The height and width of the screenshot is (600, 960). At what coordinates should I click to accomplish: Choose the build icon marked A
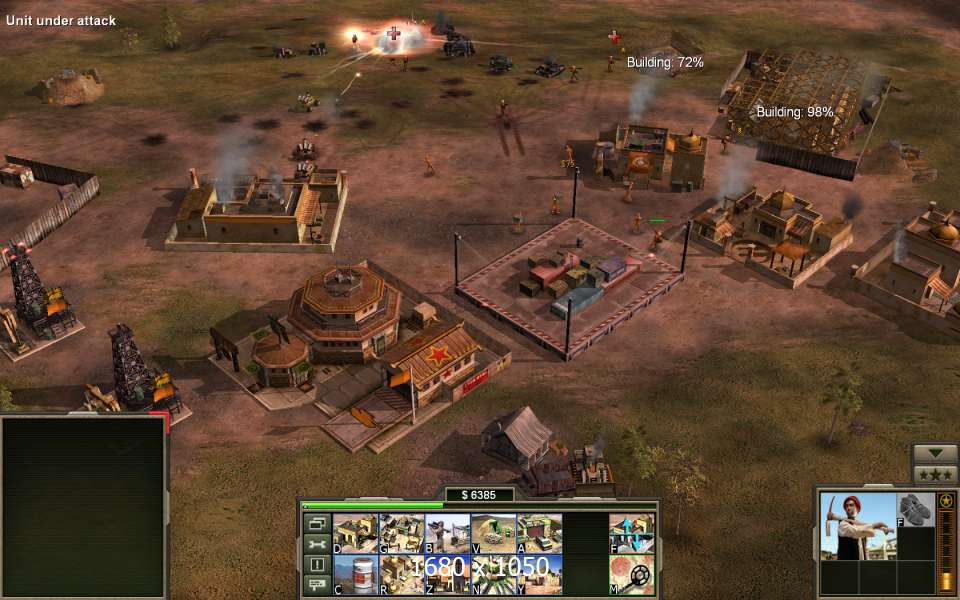(x=539, y=534)
